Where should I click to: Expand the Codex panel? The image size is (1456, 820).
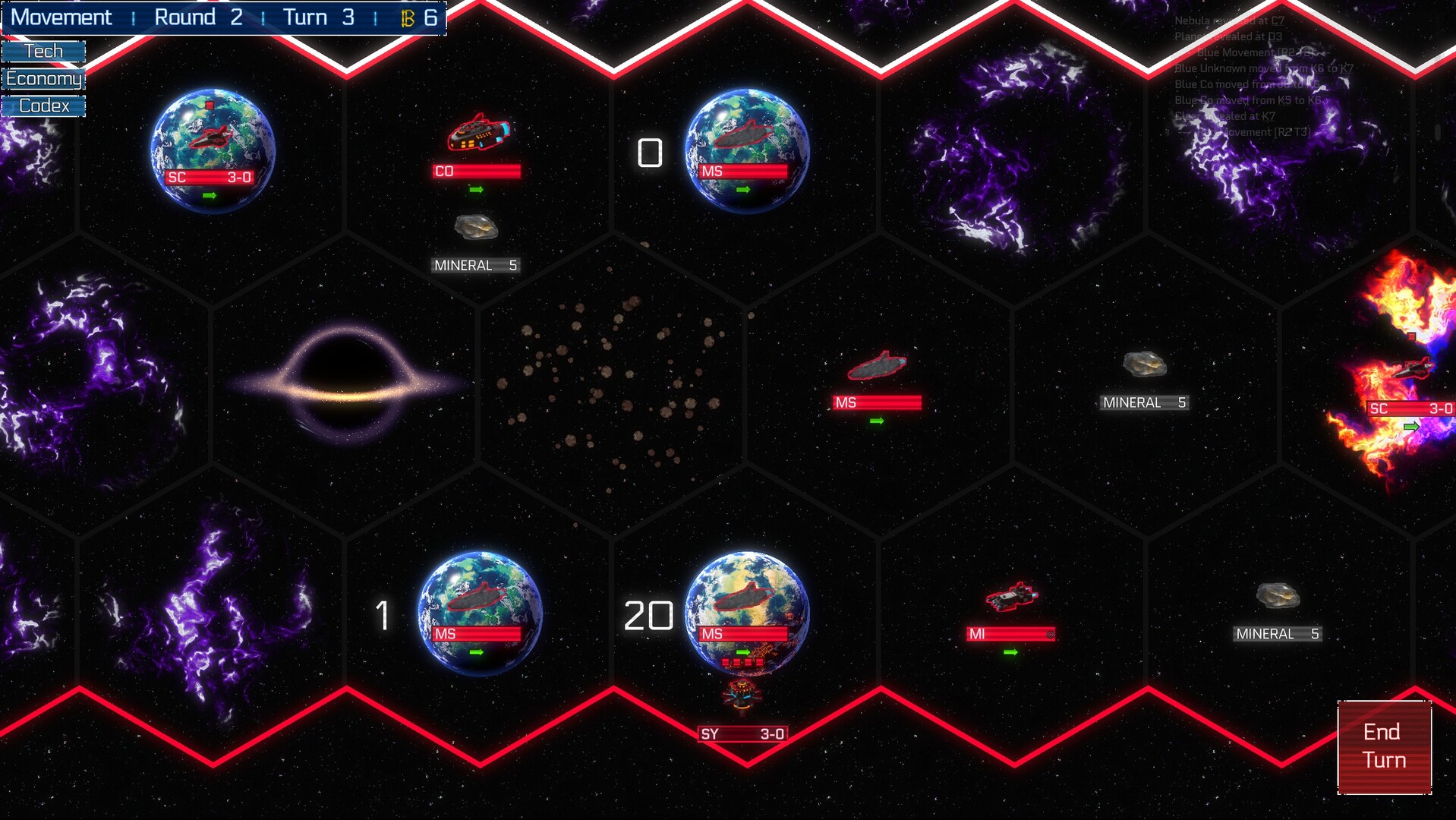pyautogui.click(x=43, y=106)
